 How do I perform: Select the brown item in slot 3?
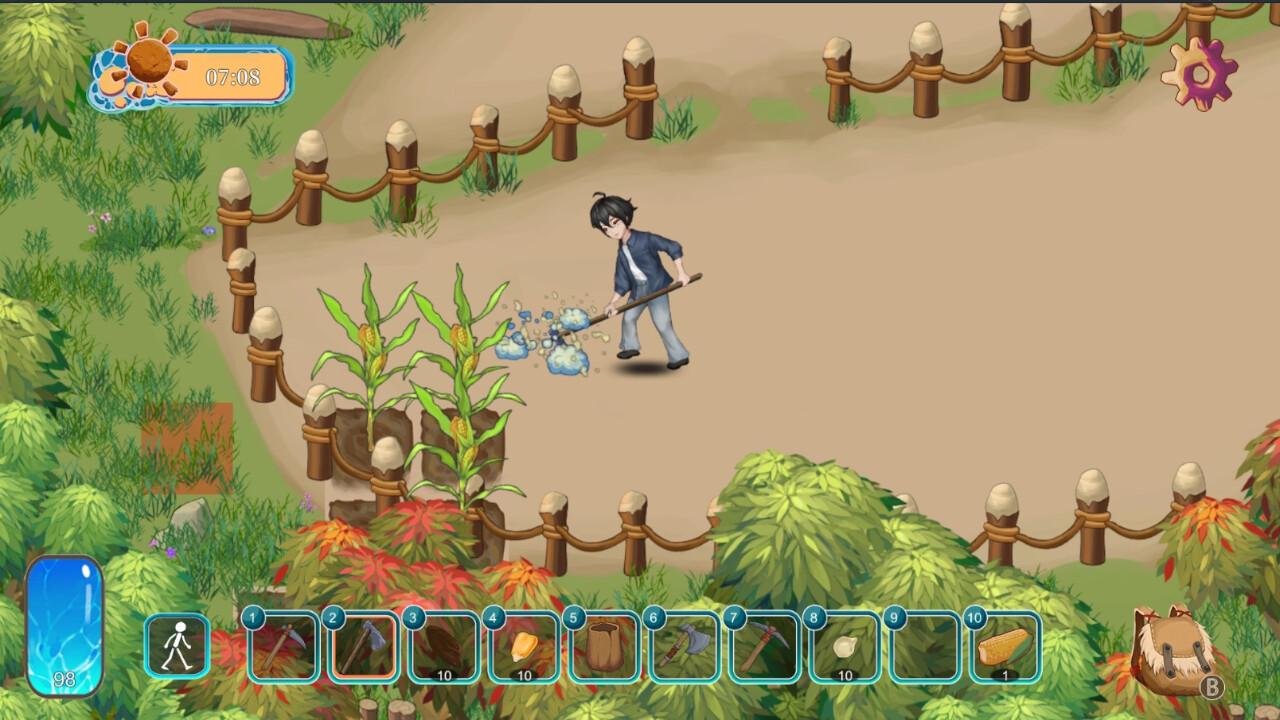pyautogui.click(x=444, y=647)
